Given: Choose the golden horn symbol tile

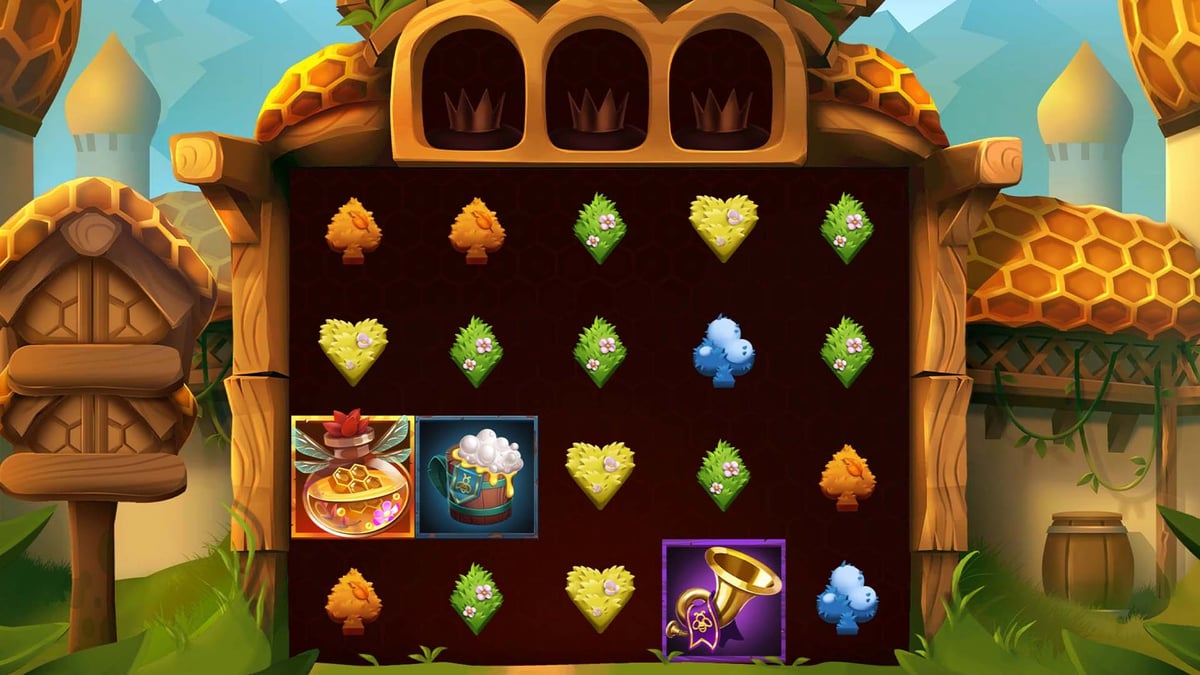Looking at the screenshot, I should point(724,600).
